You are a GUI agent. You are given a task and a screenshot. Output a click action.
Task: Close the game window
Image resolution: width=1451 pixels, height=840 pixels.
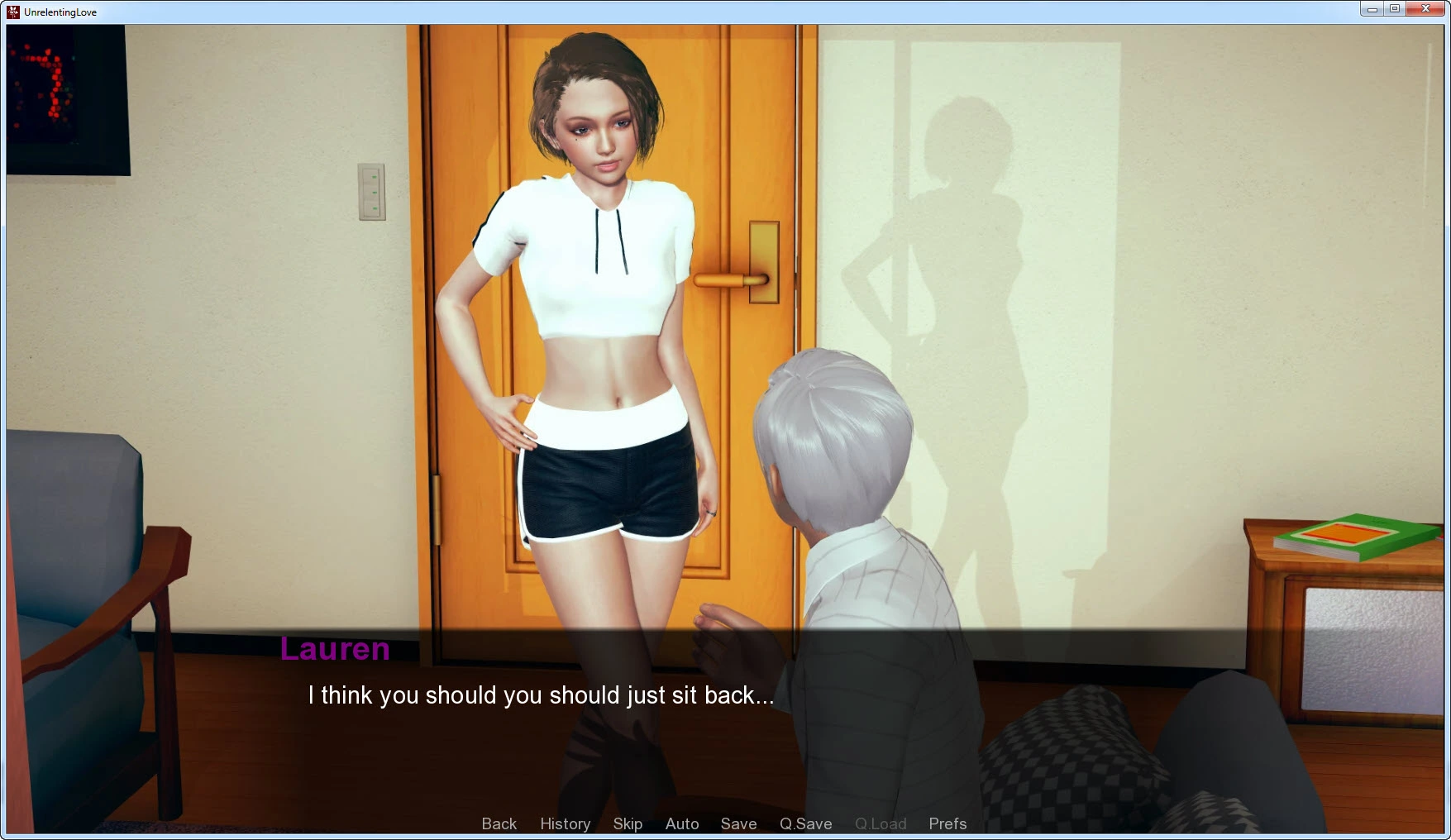[1425, 9]
